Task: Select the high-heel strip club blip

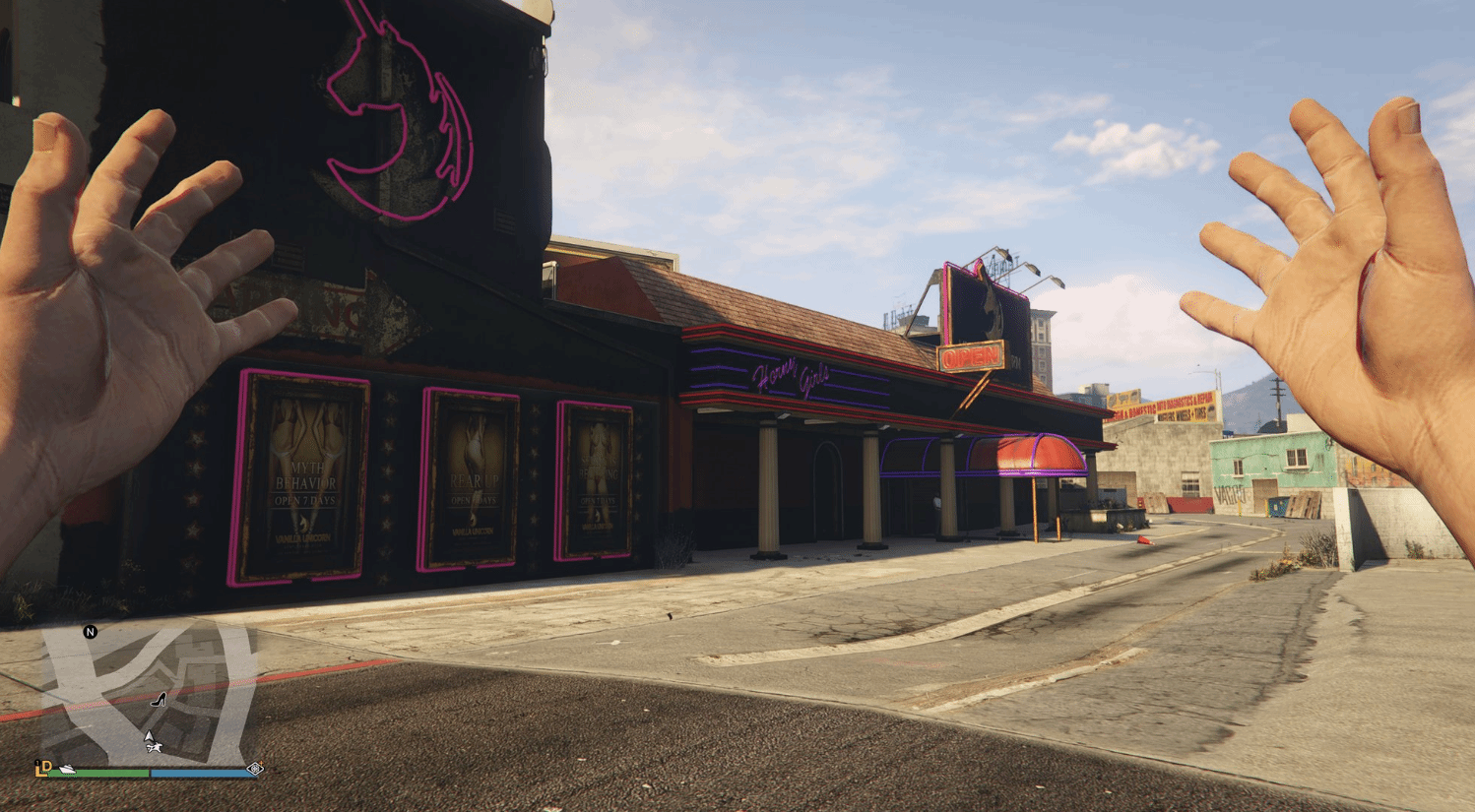Action: pos(159,700)
